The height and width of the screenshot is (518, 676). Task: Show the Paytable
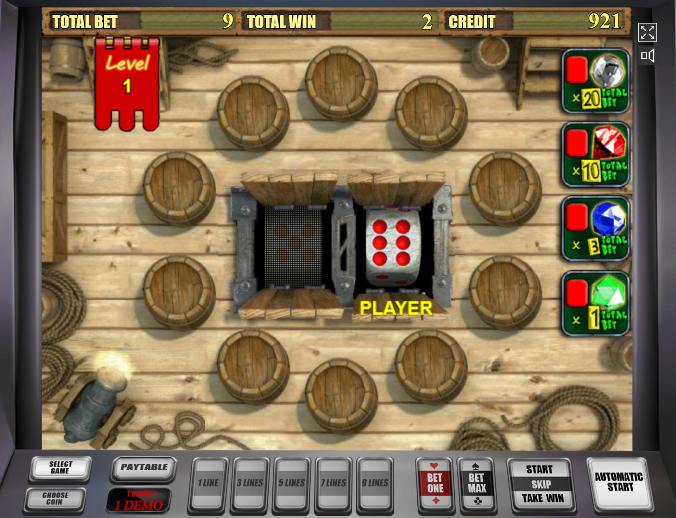point(143,468)
